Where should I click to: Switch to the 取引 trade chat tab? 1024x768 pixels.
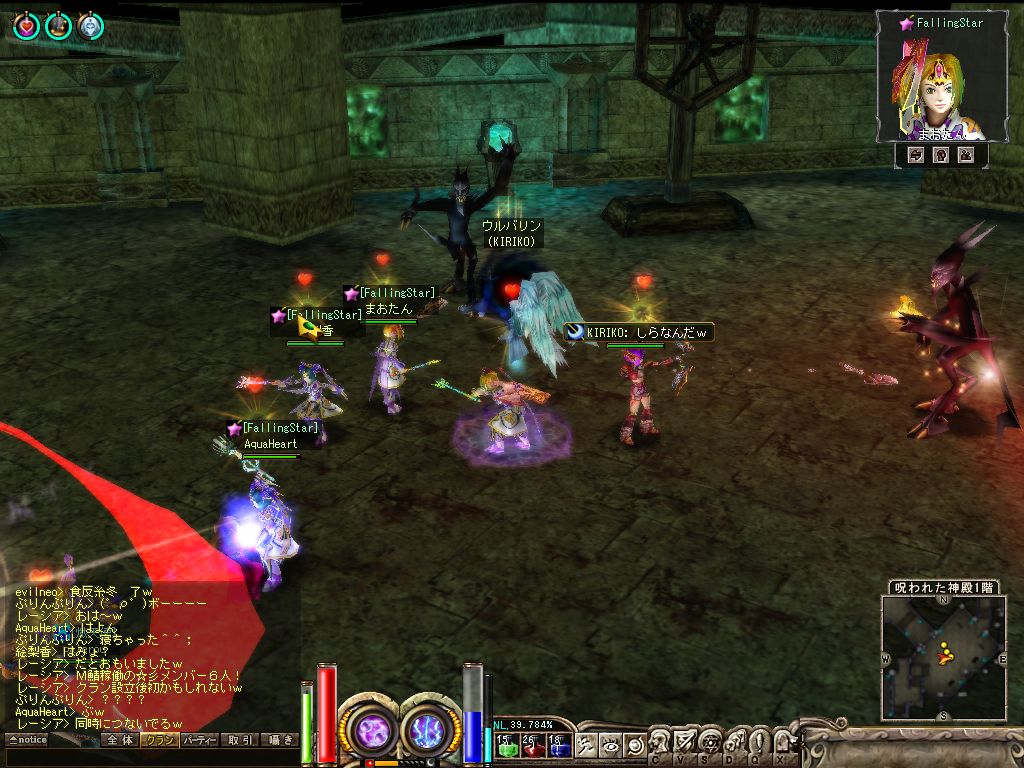click(x=239, y=740)
